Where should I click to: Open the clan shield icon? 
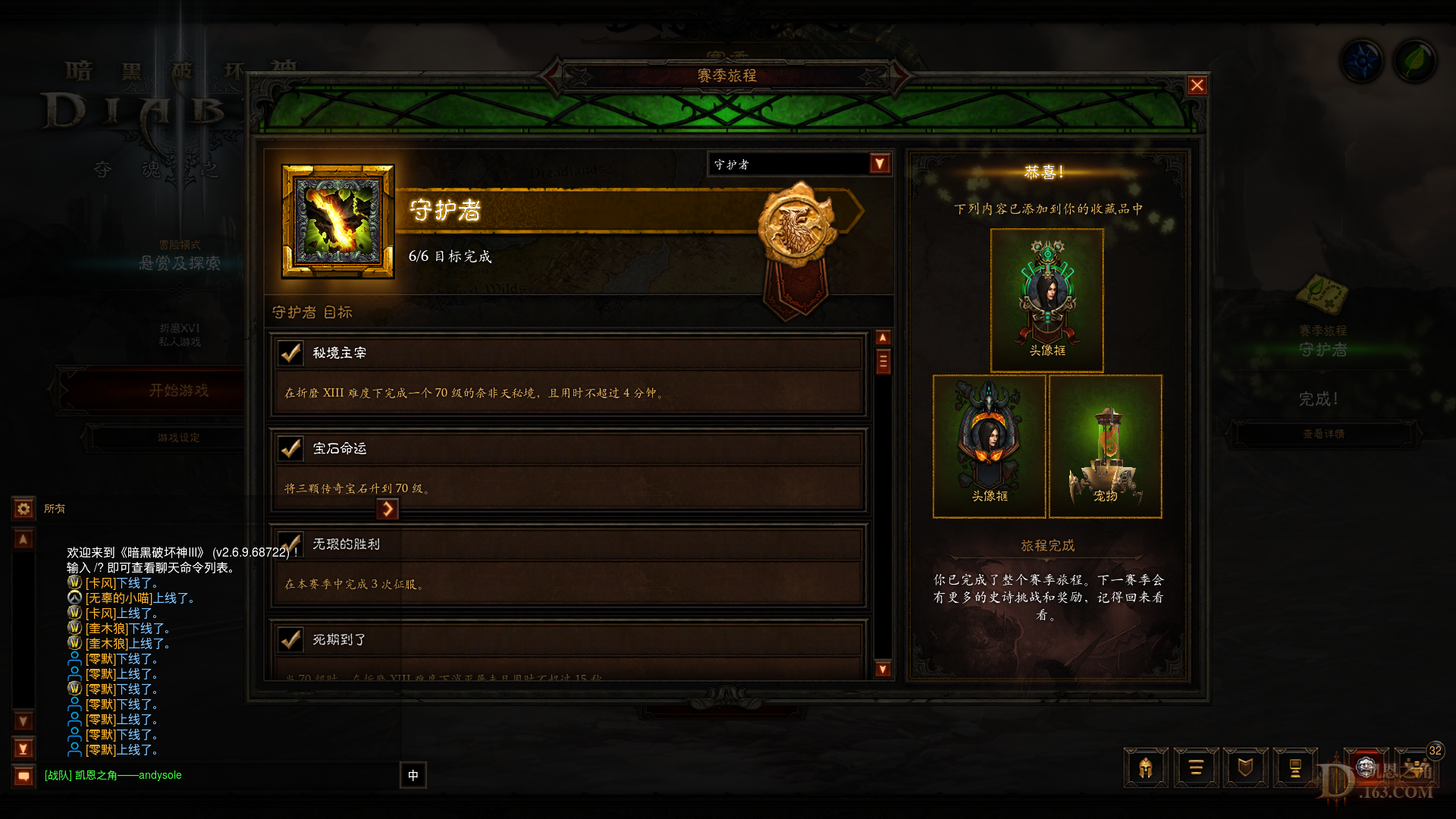(1246, 768)
